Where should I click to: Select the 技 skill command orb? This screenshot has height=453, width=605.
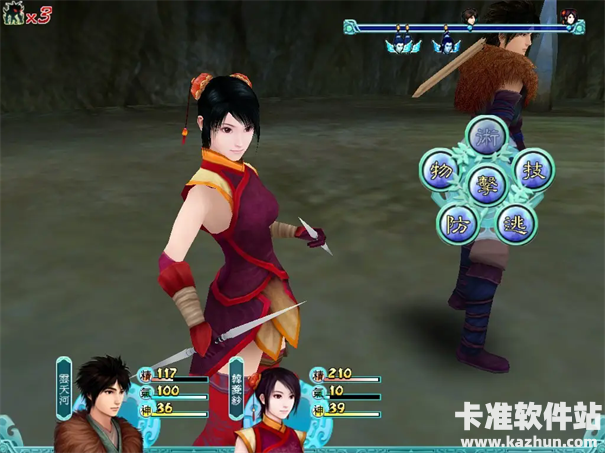[535, 169]
